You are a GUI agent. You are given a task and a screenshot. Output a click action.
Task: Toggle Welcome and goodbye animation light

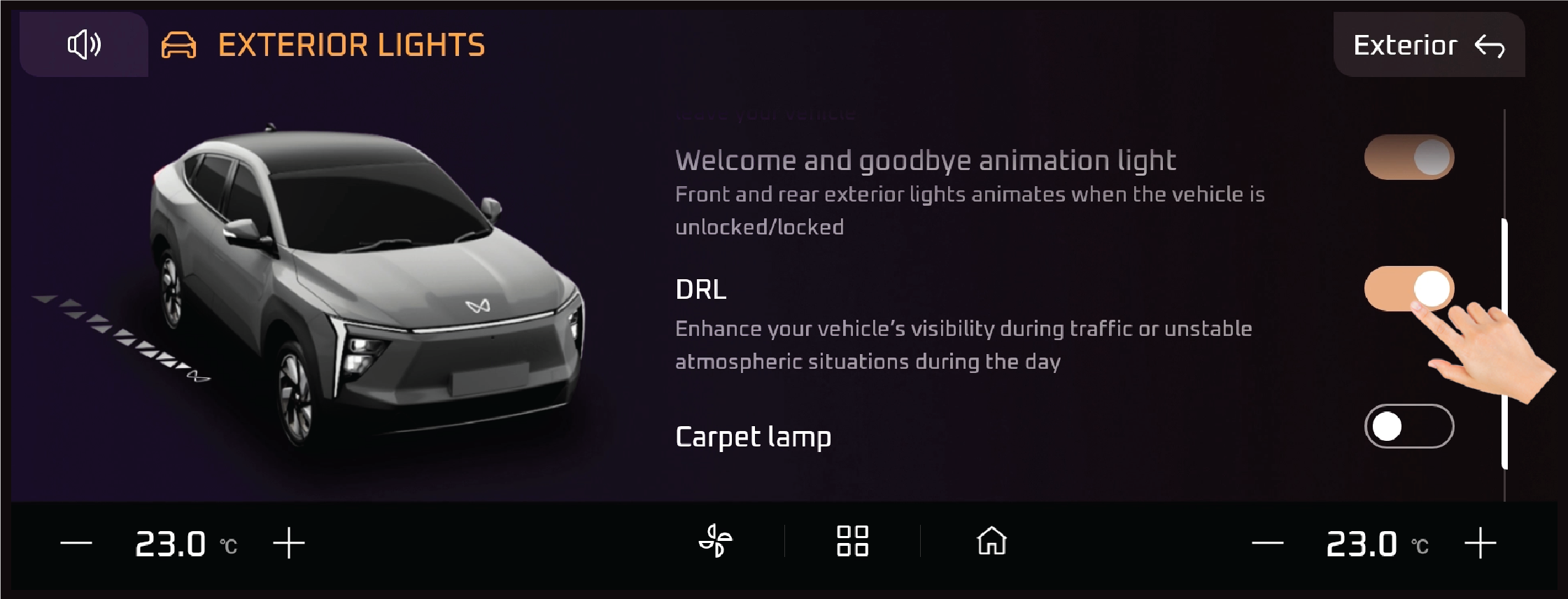tap(1408, 157)
